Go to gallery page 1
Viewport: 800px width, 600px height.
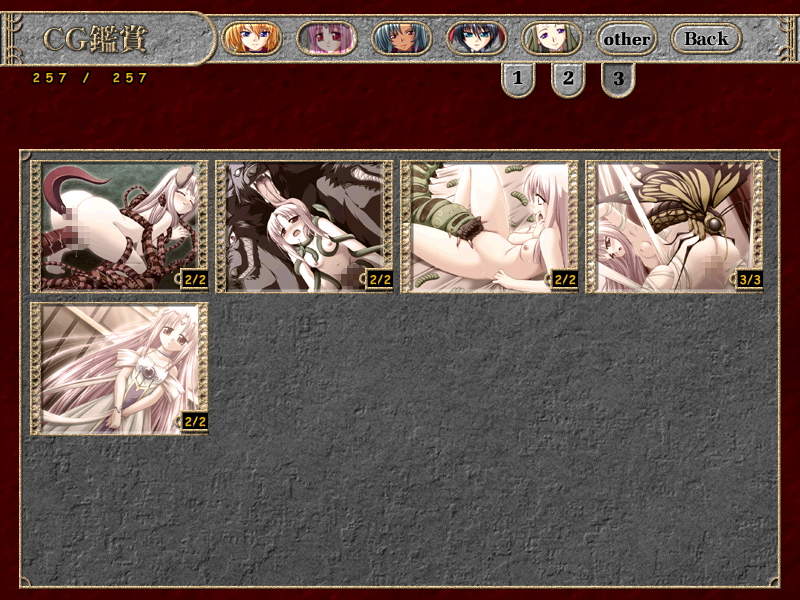(517, 78)
